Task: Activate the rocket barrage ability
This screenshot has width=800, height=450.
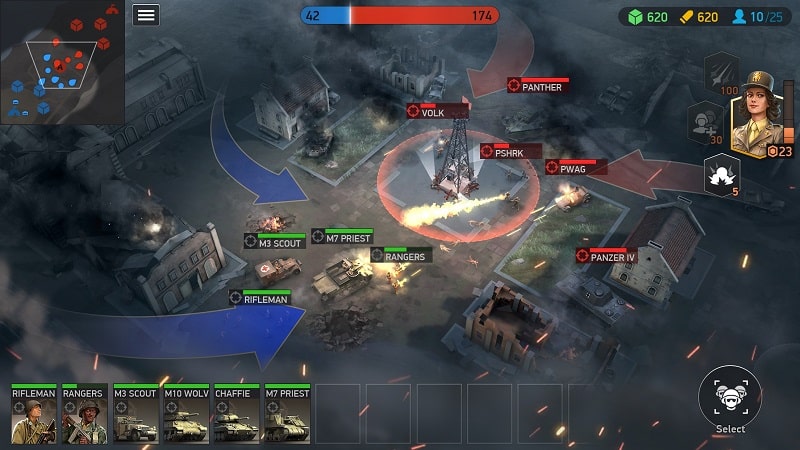Action: pos(723,71)
